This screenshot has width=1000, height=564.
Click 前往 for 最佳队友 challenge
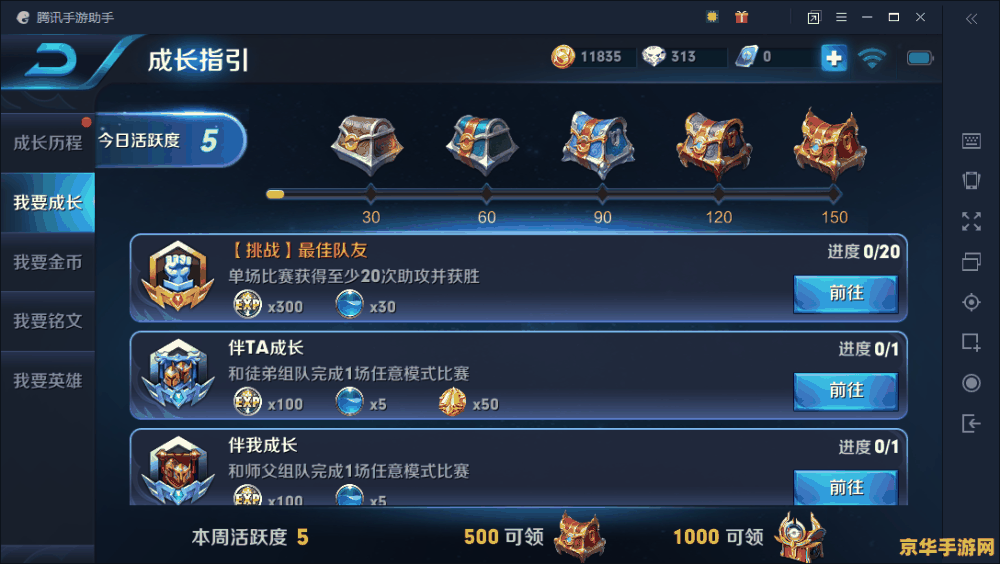coord(845,294)
